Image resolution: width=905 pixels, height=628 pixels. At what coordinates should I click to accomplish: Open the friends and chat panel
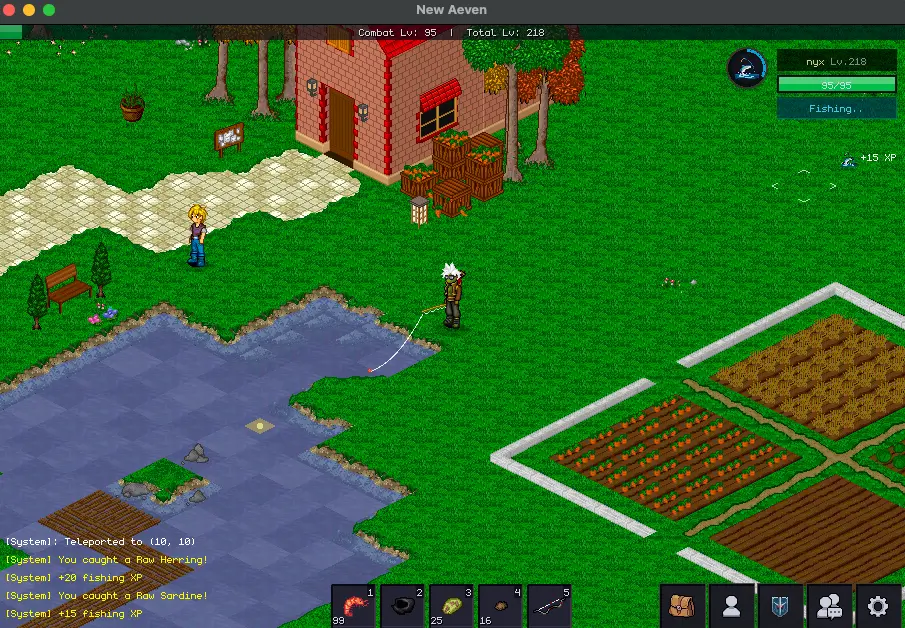click(x=830, y=606)
